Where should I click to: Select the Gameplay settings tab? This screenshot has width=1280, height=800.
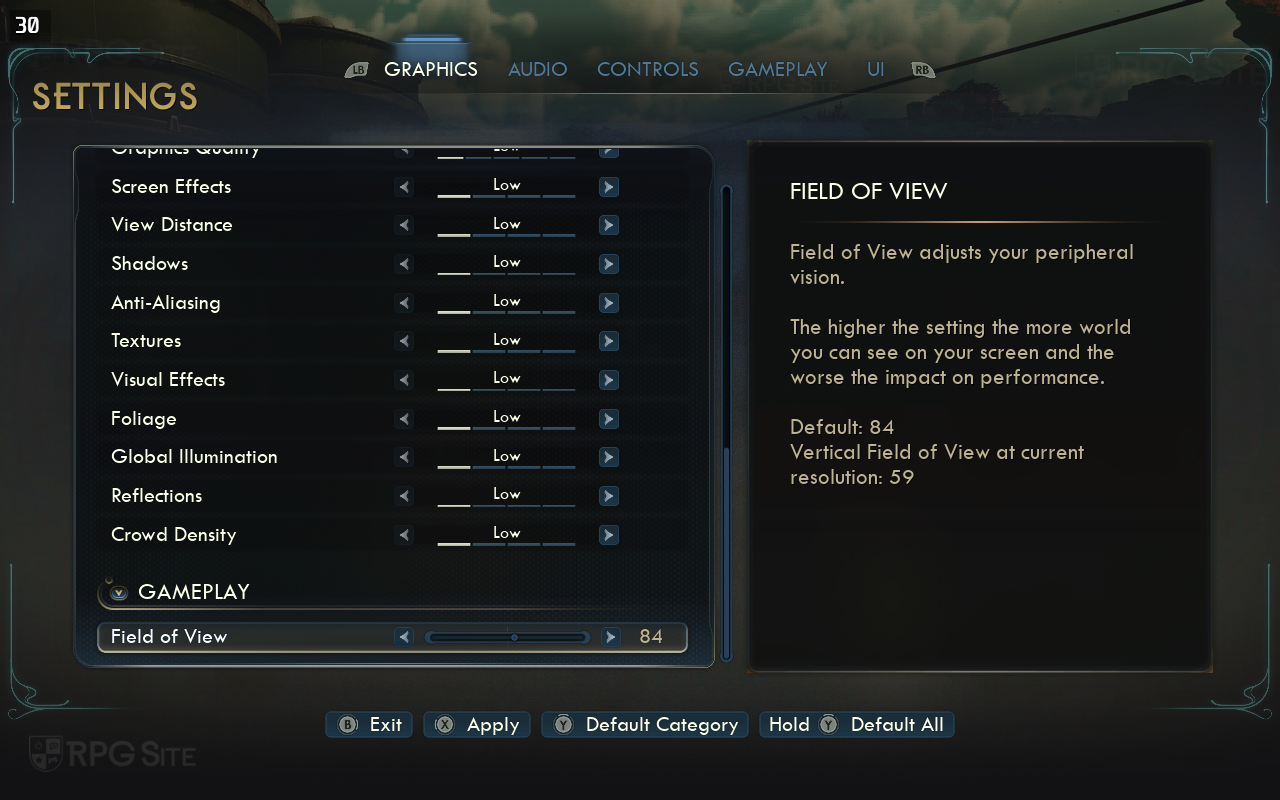[x=777, y=69]
